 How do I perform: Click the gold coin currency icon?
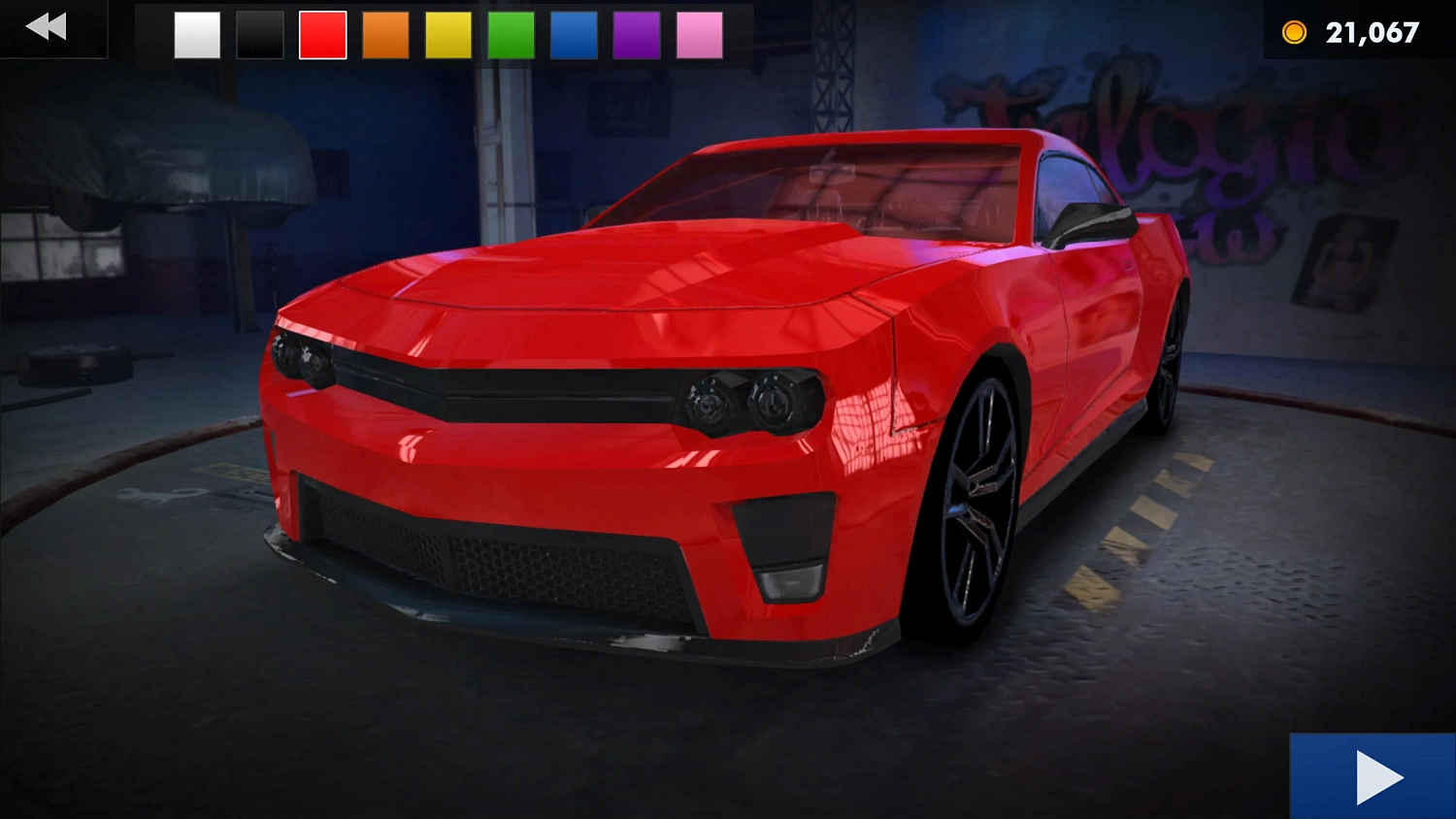pos(1294,31)
